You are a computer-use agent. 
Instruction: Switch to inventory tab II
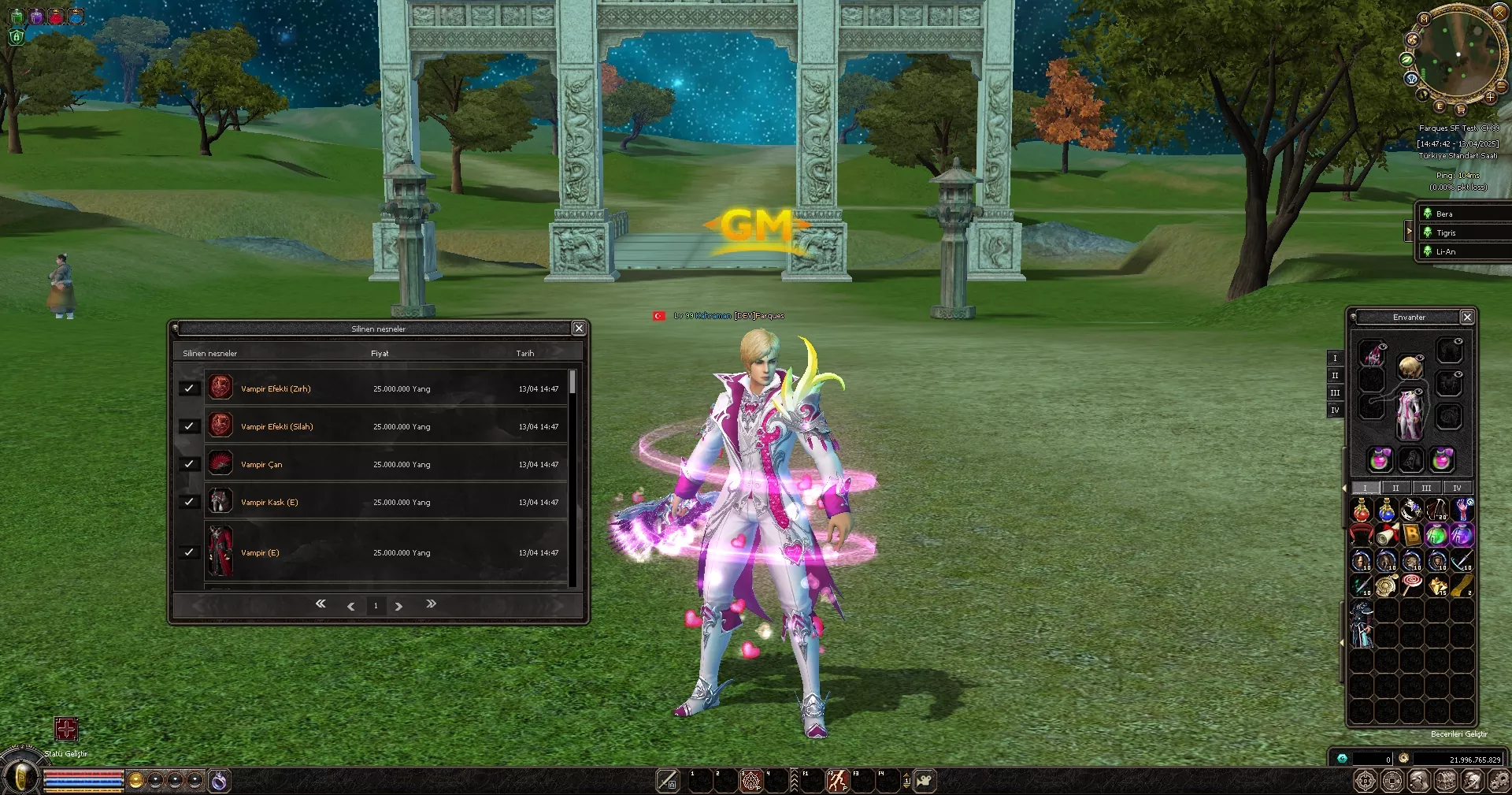click(1395, 488)
